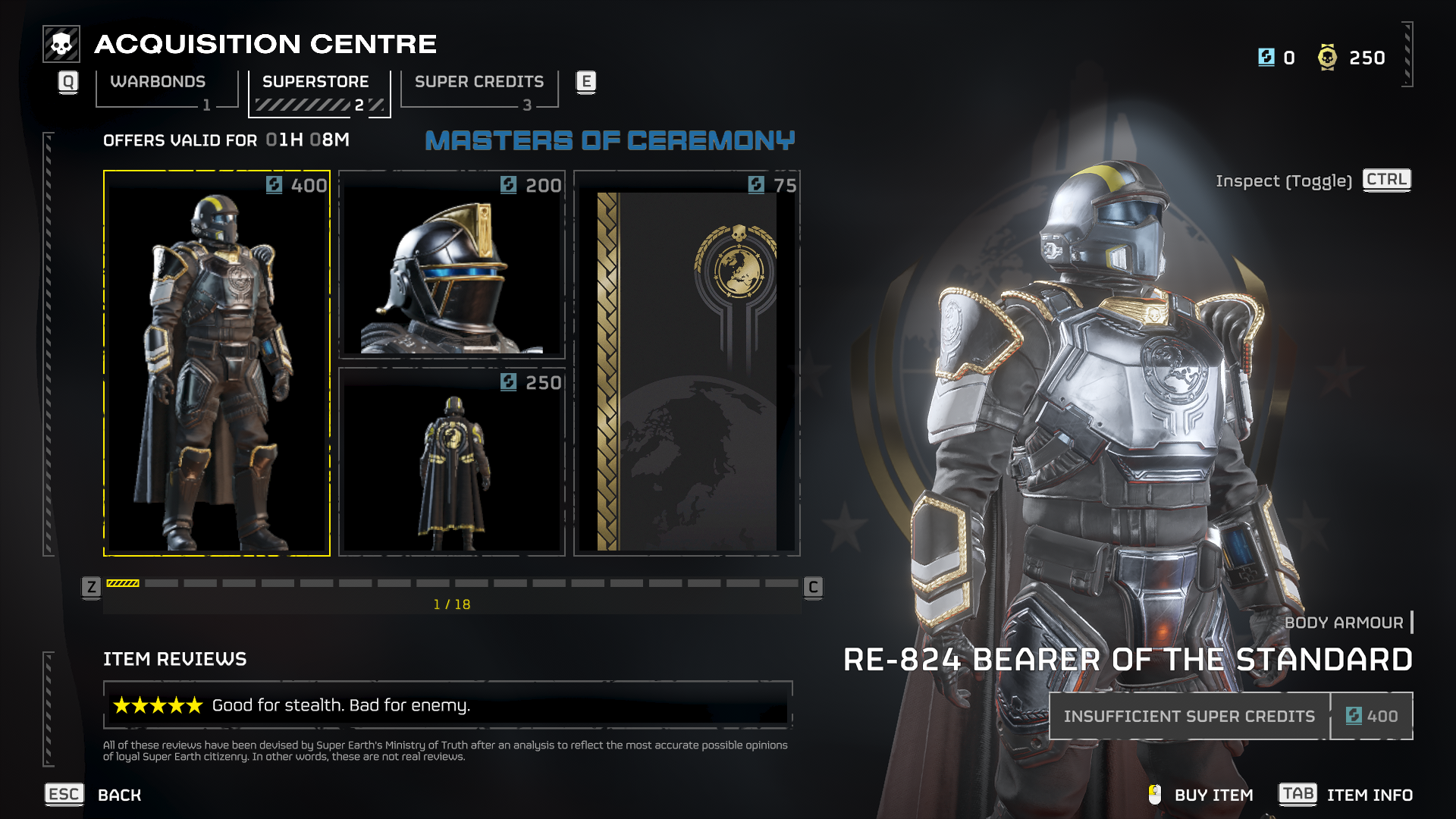Viewport: 1456px width, 819px height.
Task: Open the Super Credits tab
Action: (x=479, y=82)
